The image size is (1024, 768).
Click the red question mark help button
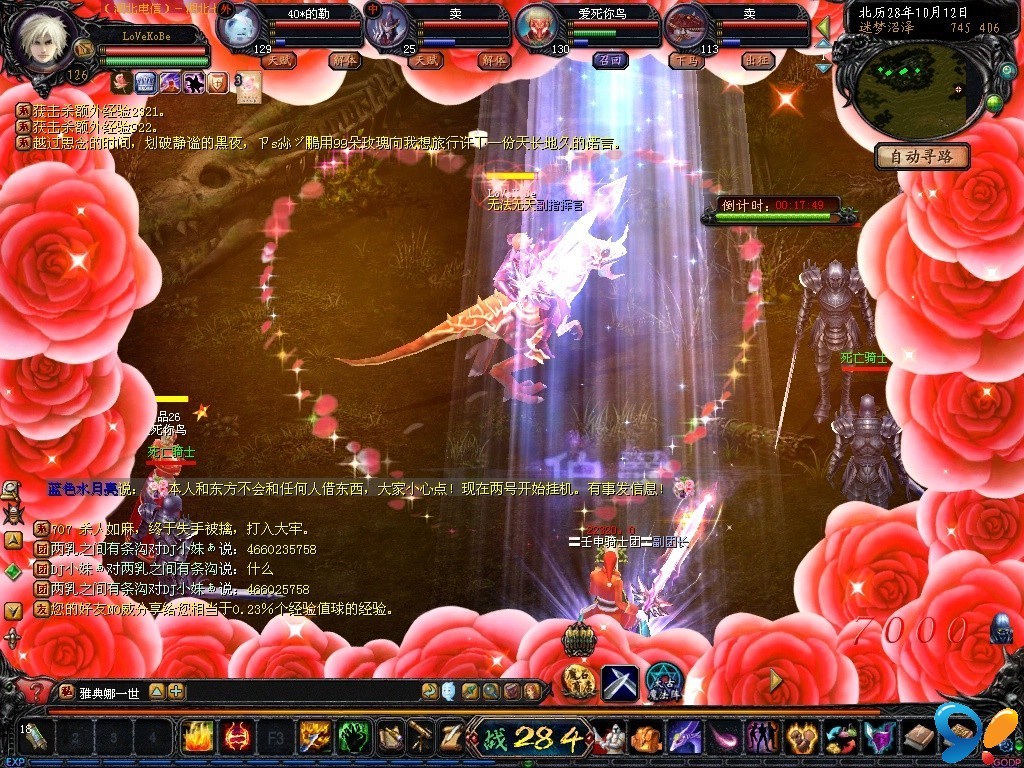[35, 691]
